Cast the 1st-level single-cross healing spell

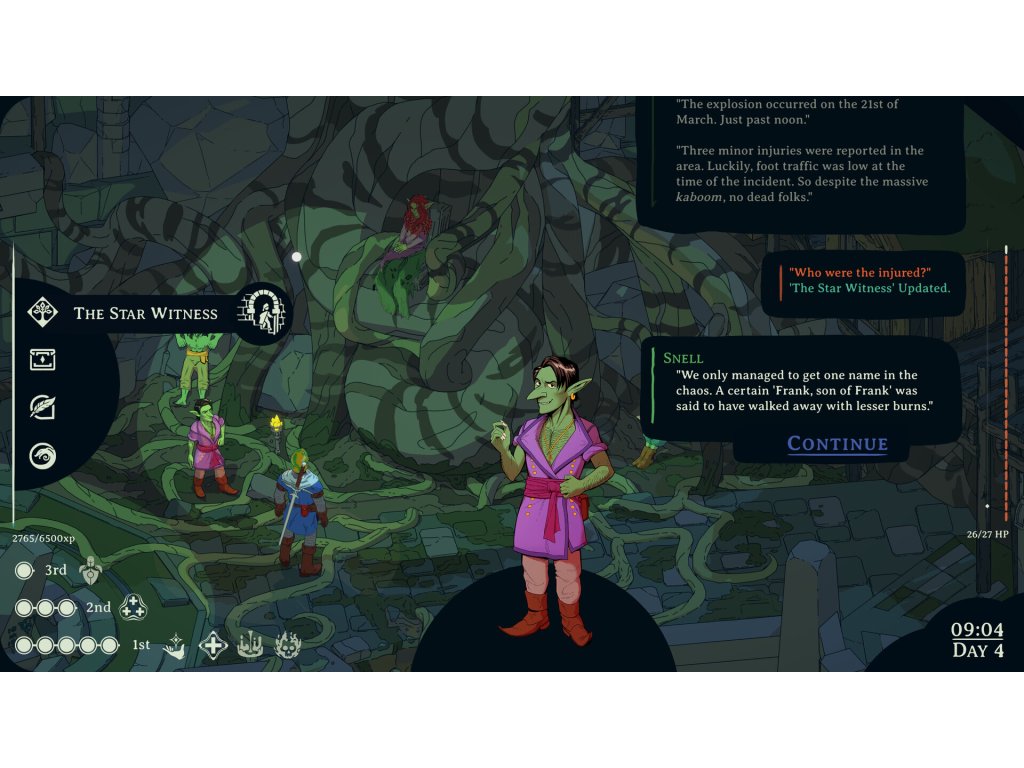pos(213,645)
